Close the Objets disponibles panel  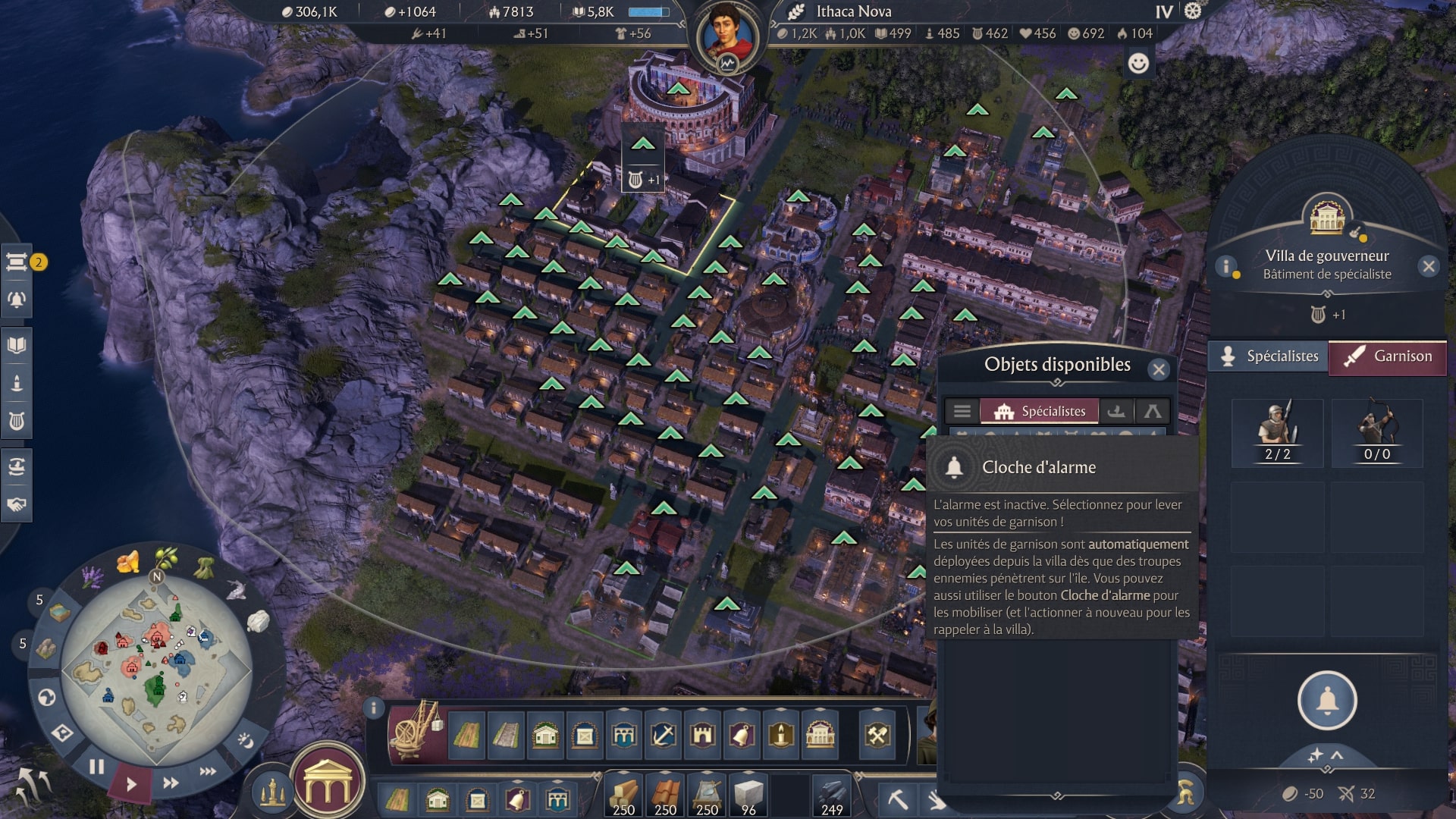(x=1159, y=369)
